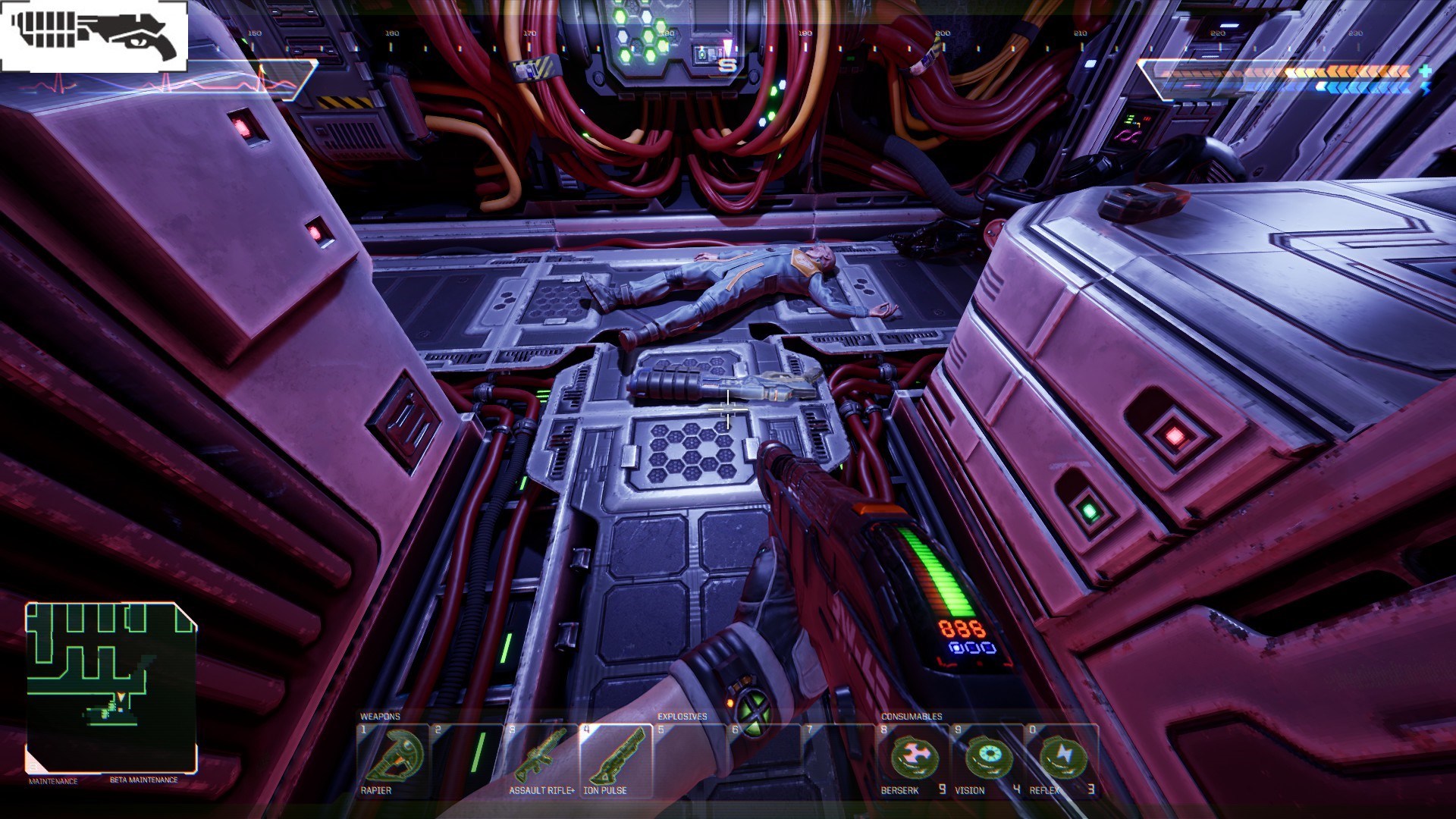The width and height of the screenshot is (1456, 819).
Task: Open the Beta Maintenance minimap
Action: 111,687
